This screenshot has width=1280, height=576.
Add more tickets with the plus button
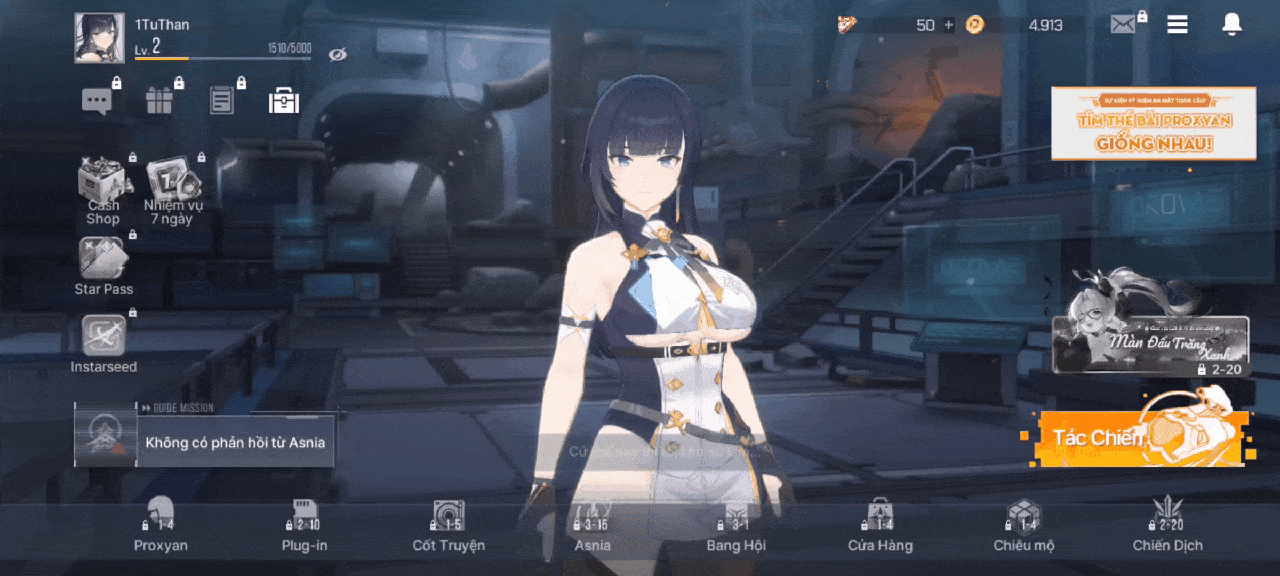(x=949, y=25)
